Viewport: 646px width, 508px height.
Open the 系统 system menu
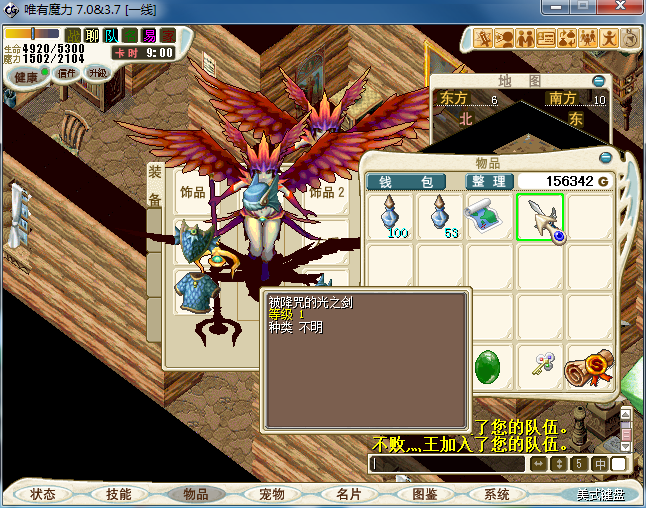(x=497, y=494)
